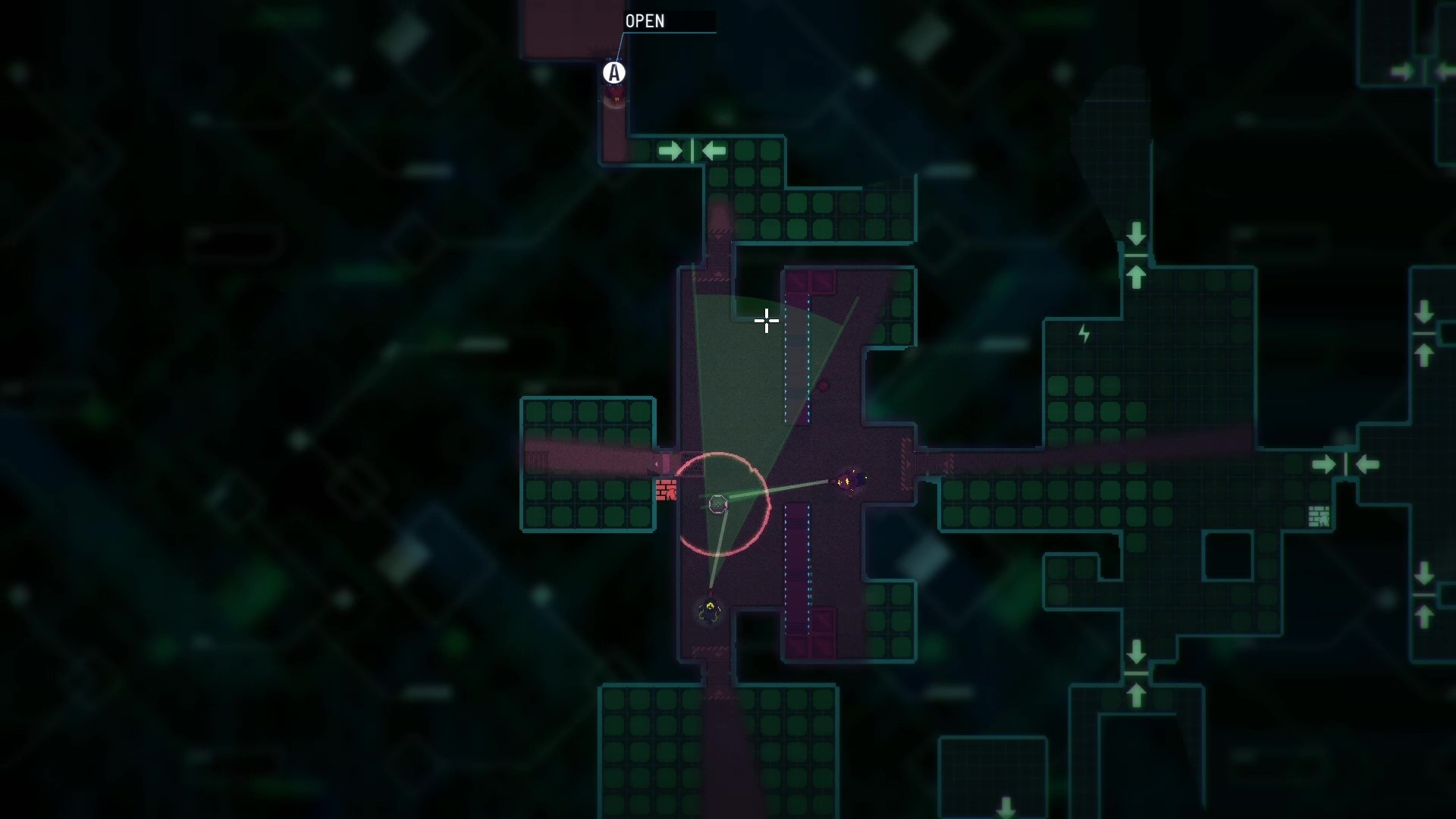Click the white "A" interact prompt icon
This screenshot has height=819, width=1456.
click(x=614, y=73)
